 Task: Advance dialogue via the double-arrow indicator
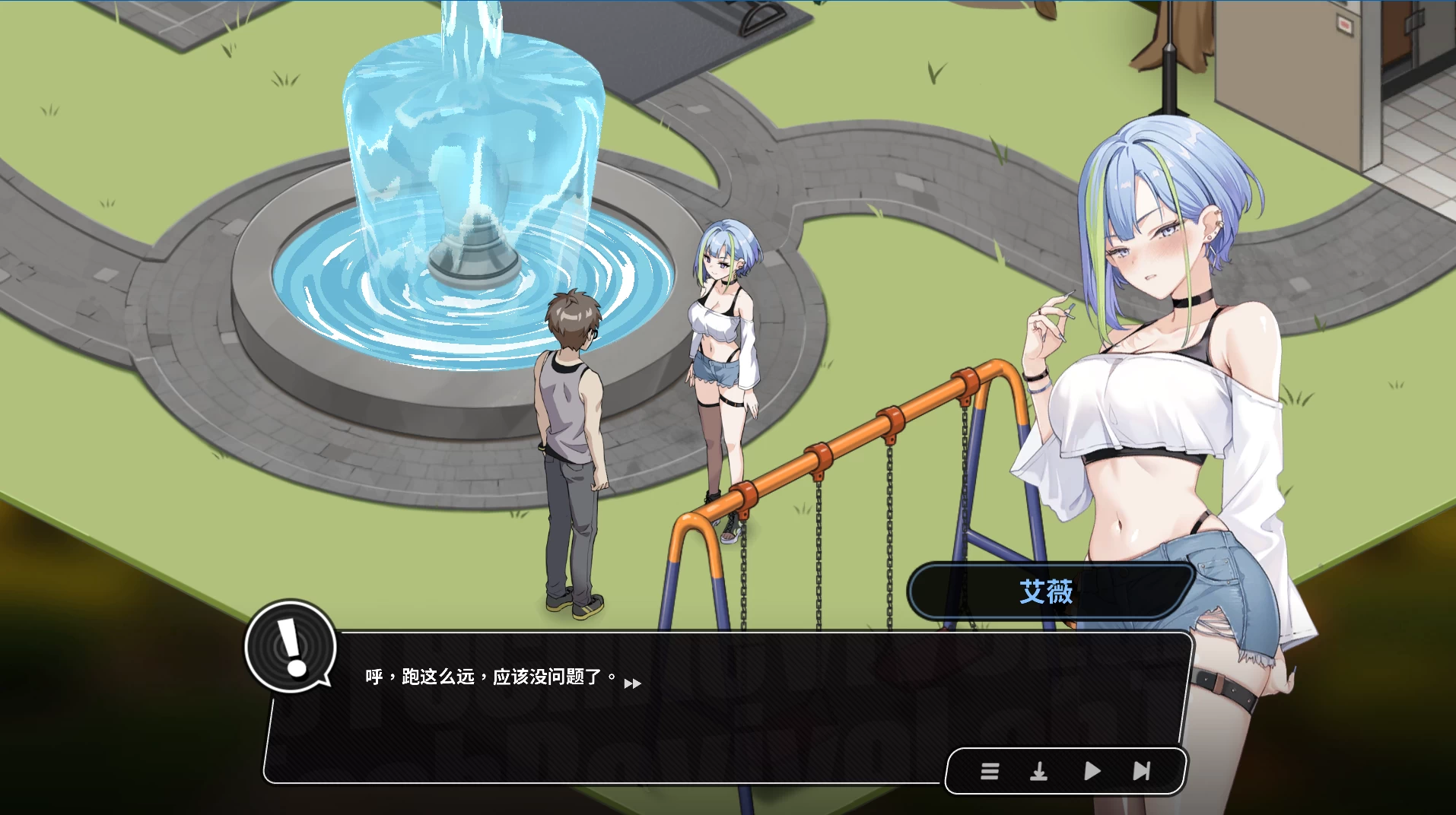point(632,683)
